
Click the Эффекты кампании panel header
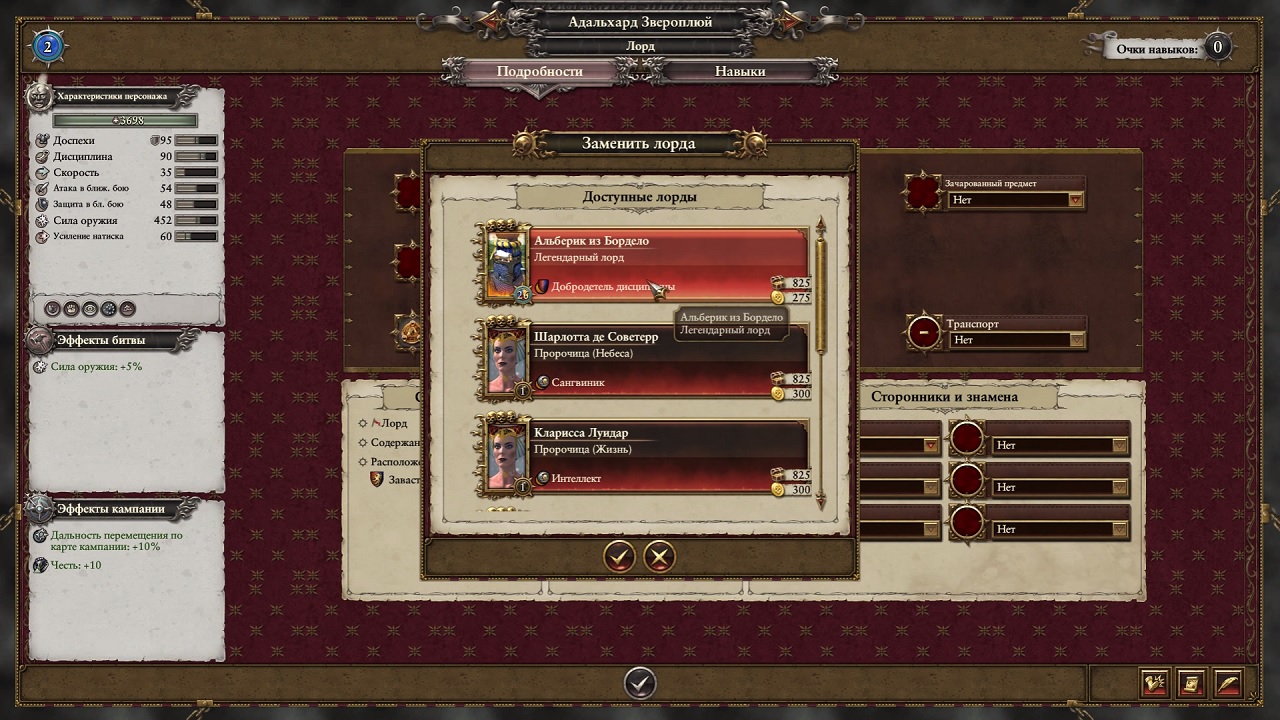tap(110, 509)
